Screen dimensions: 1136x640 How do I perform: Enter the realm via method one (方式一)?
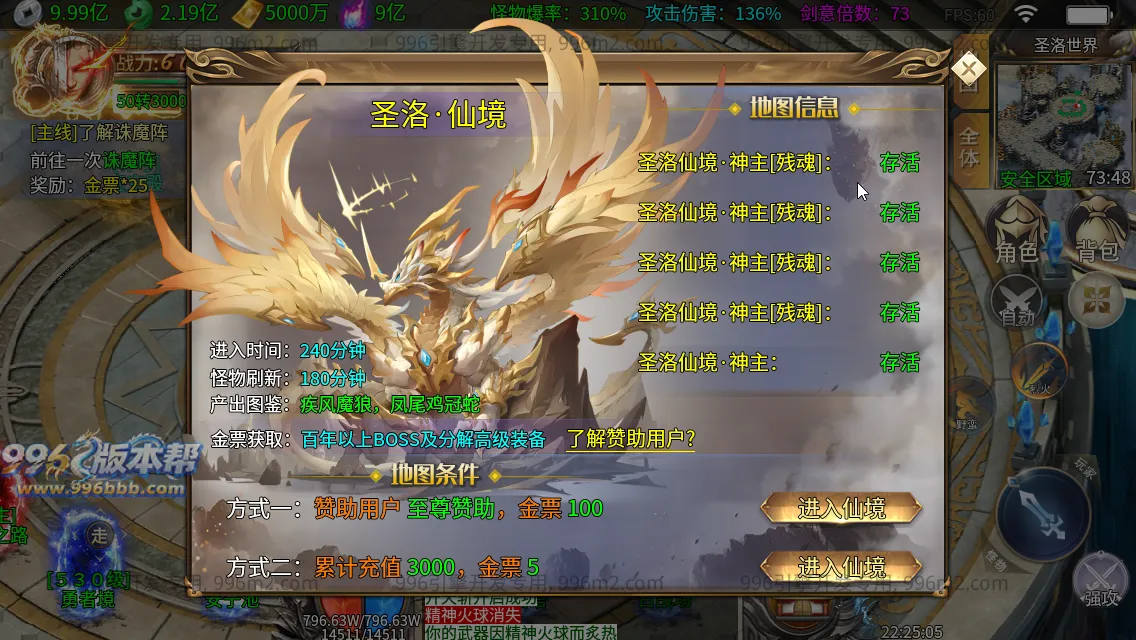point(841,508)
